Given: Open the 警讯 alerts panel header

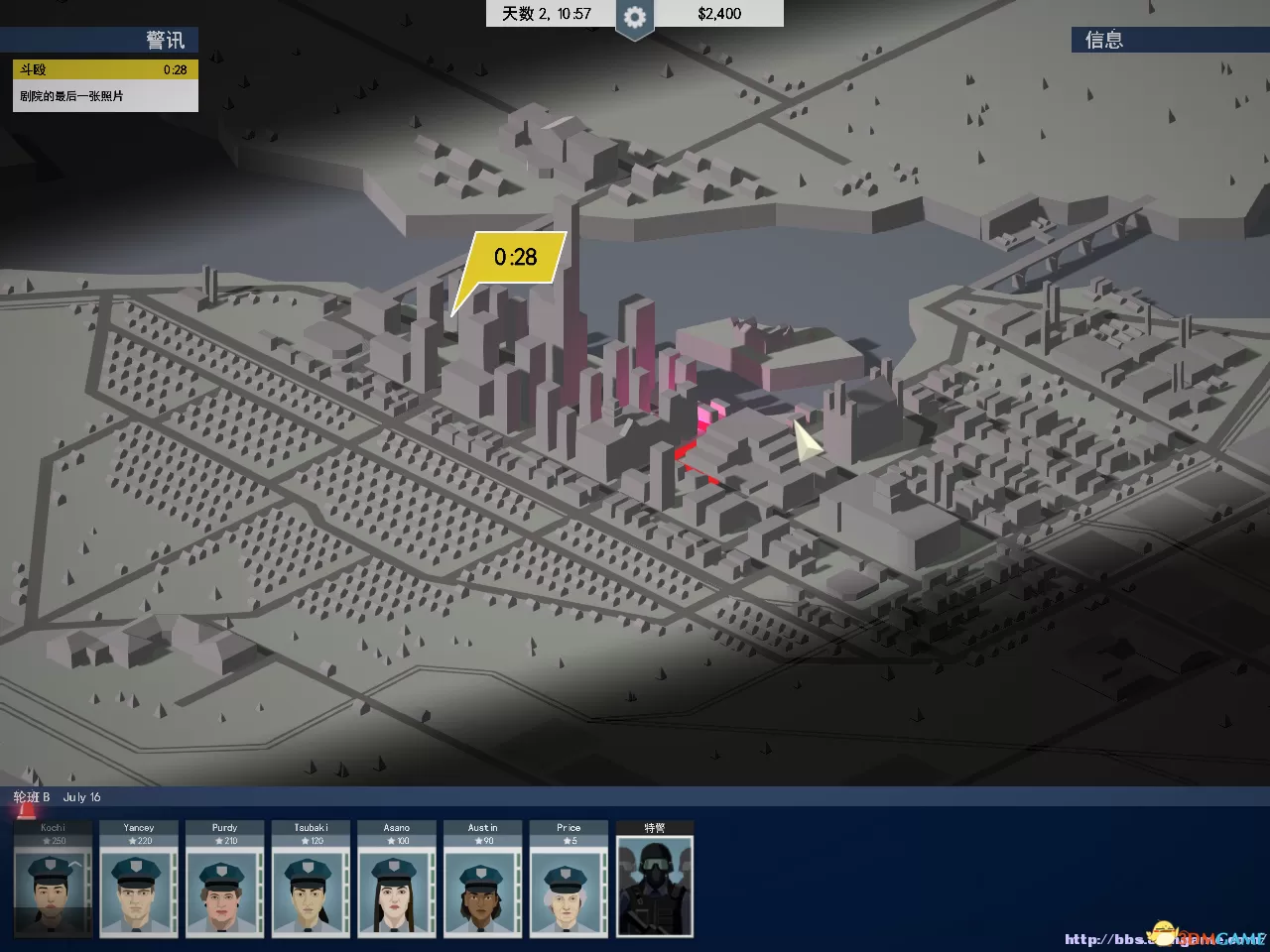Looking at the screenshot, I should click(99, 40).
